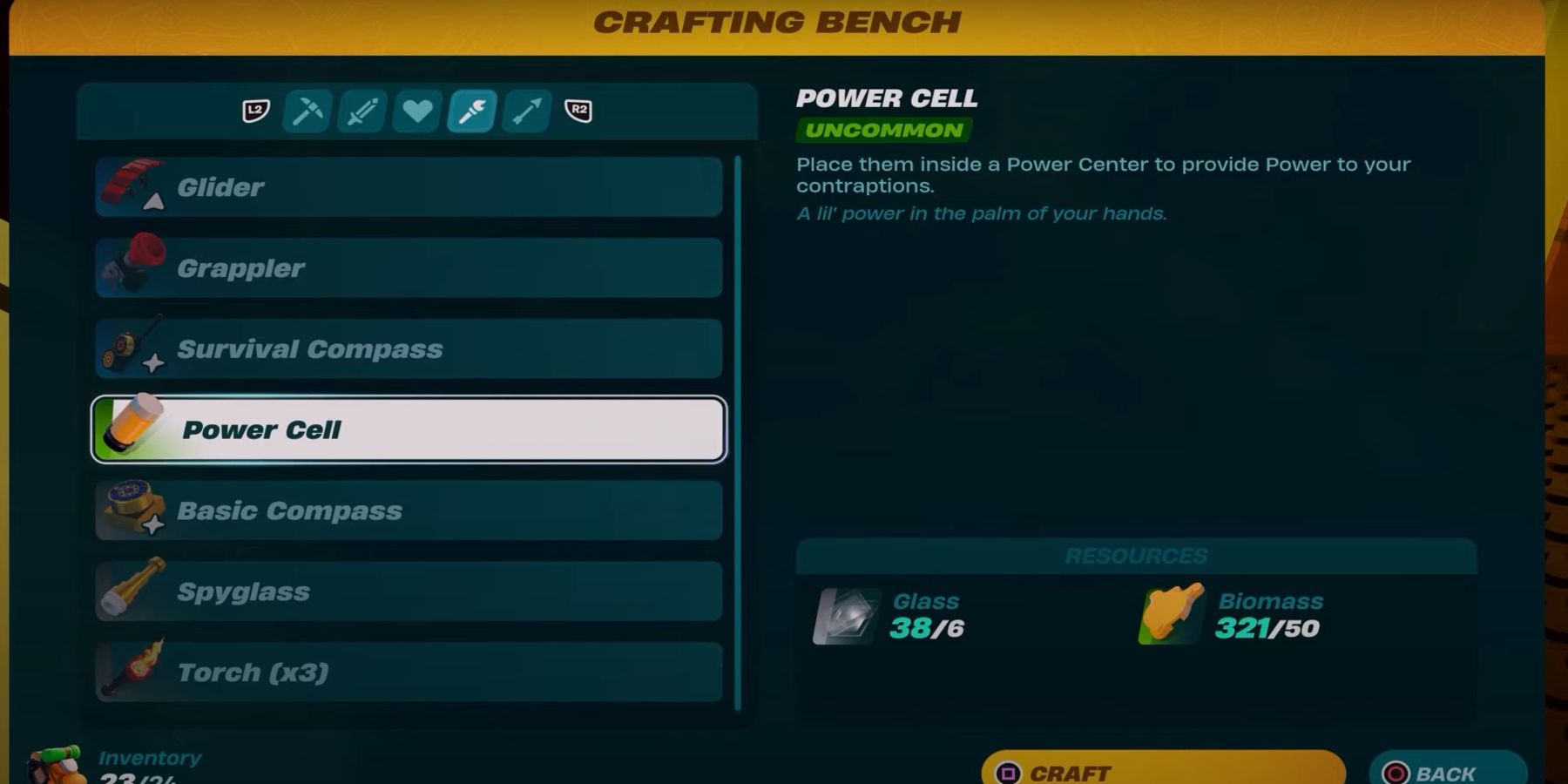
Task: Open the Inventory counter at bottom left
Action: 149,757
